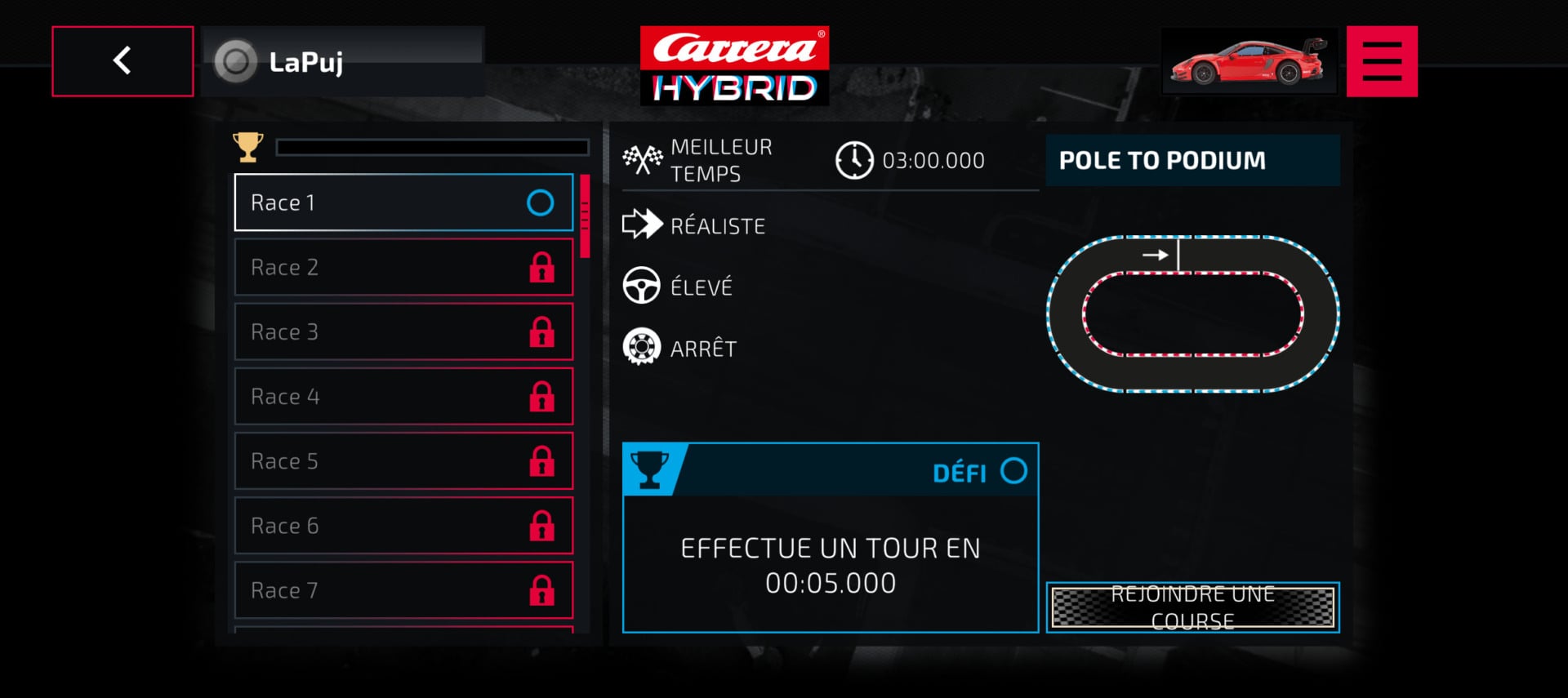Select the Réaliste mode setting
Viewport: 1568px width, 698px height.
coord(717,225)
